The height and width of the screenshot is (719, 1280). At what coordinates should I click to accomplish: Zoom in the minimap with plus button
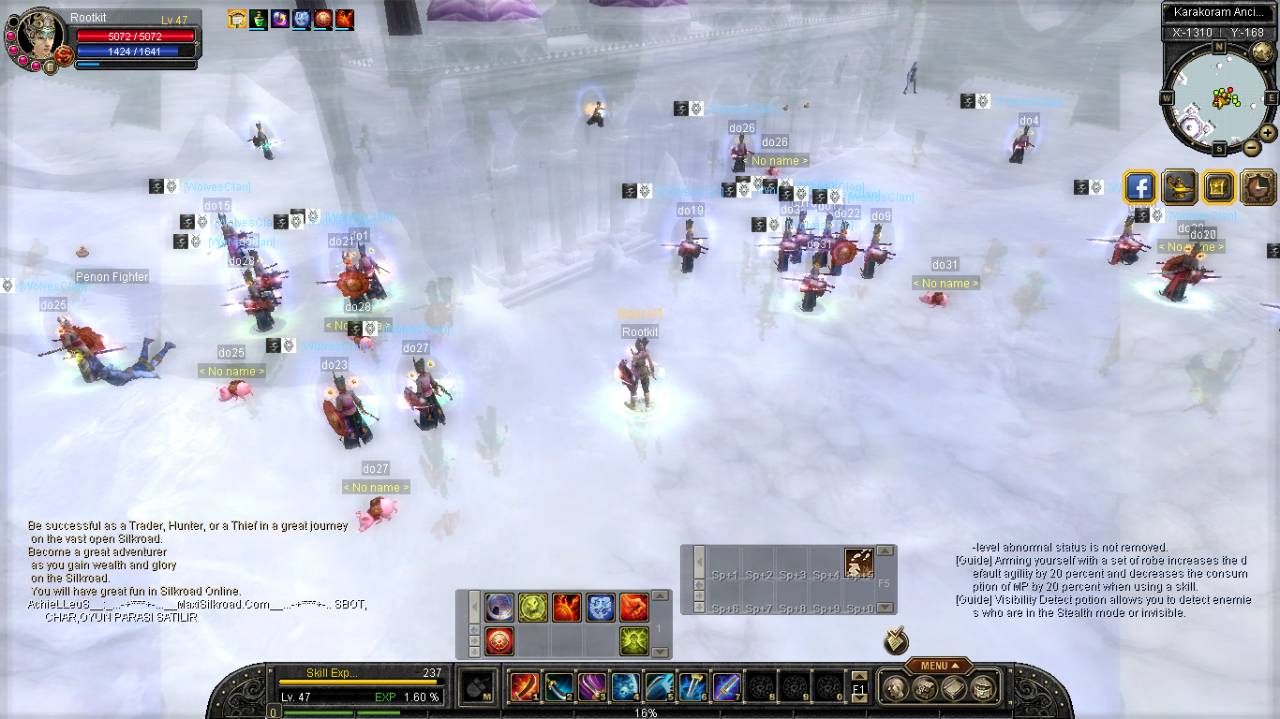pos(1267,132)
